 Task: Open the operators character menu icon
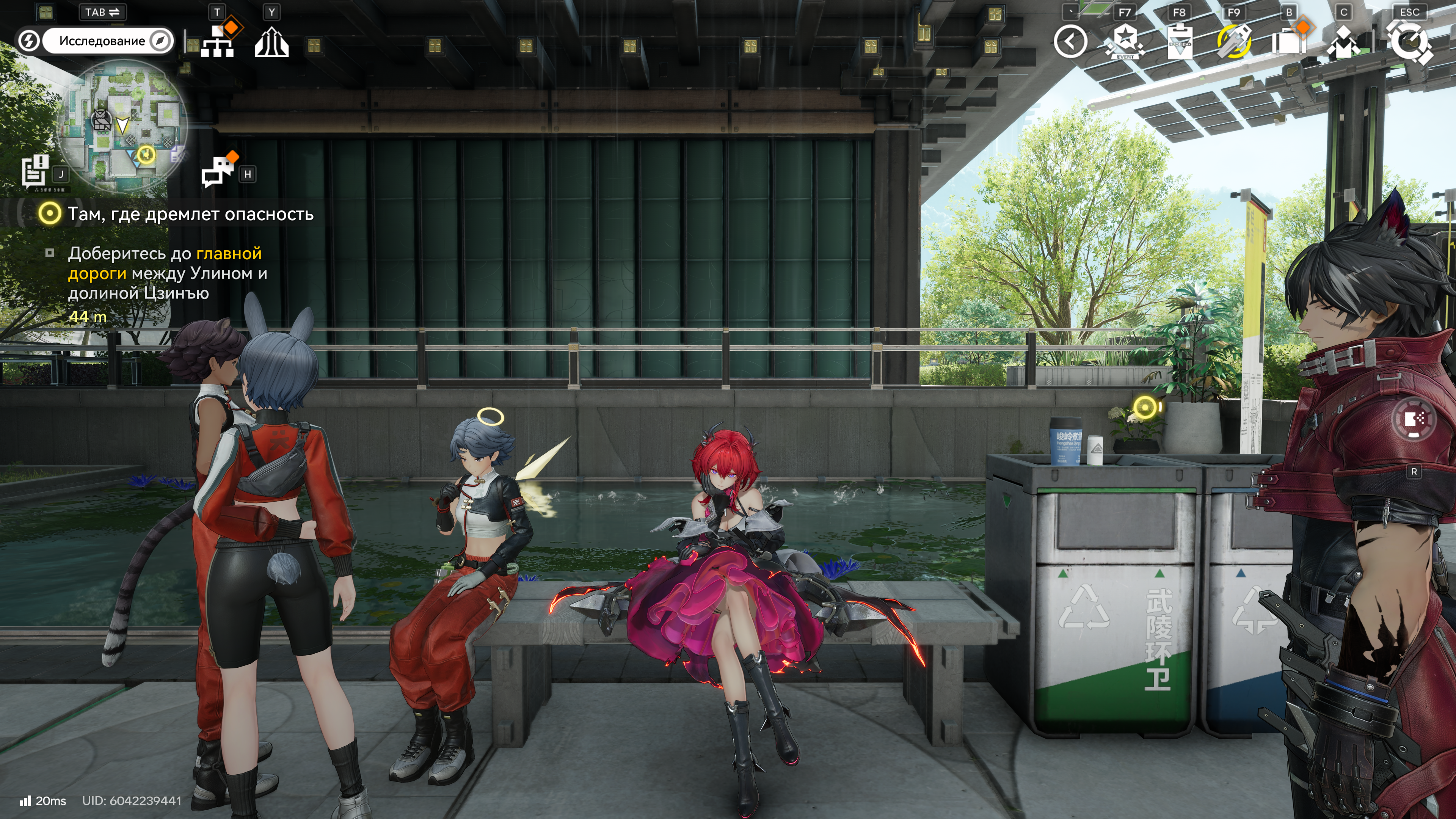pyautogui.click(x=1343, y=42)
